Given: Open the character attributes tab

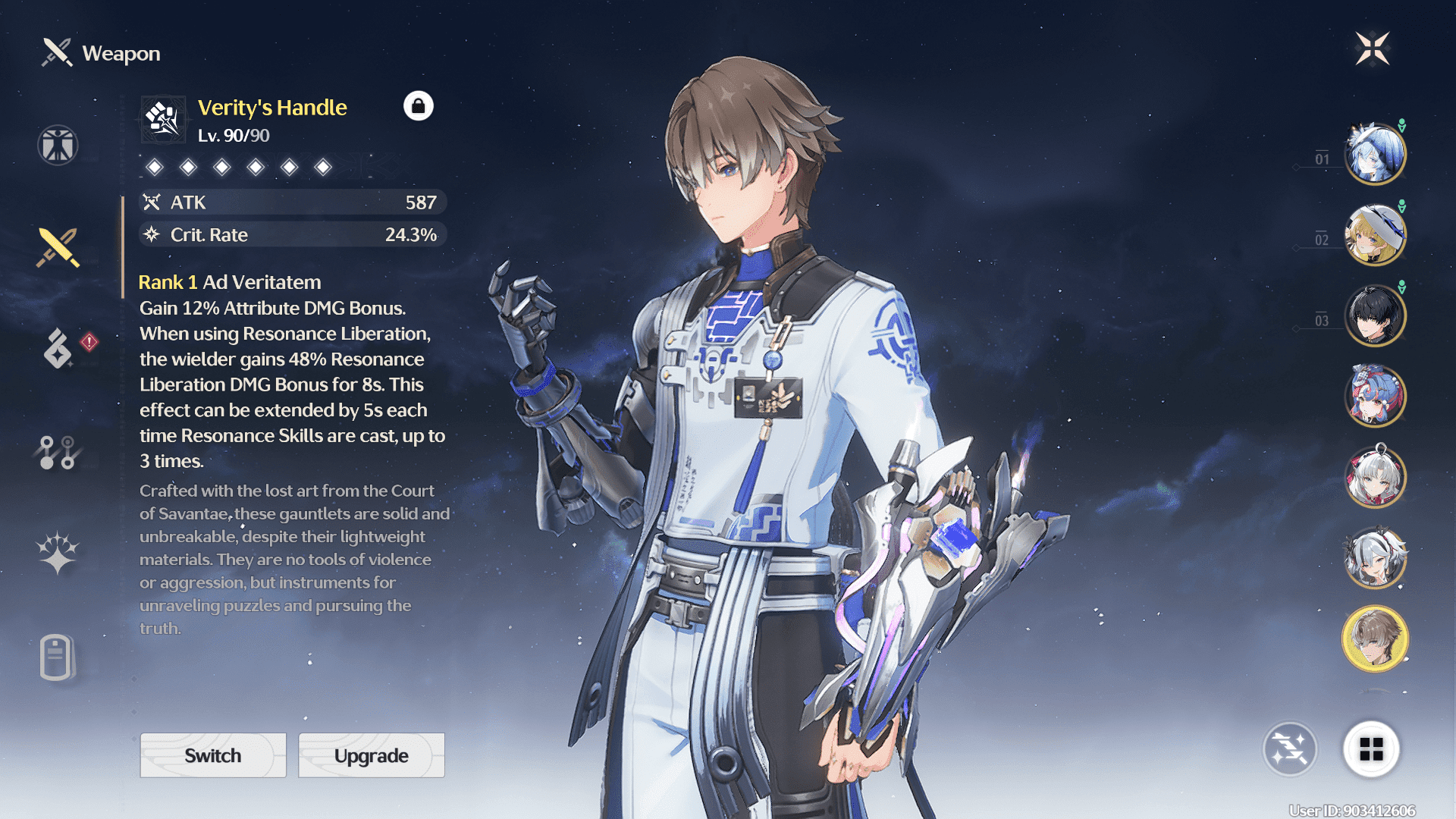Looking at the screenshot, I should pos(58,145).
